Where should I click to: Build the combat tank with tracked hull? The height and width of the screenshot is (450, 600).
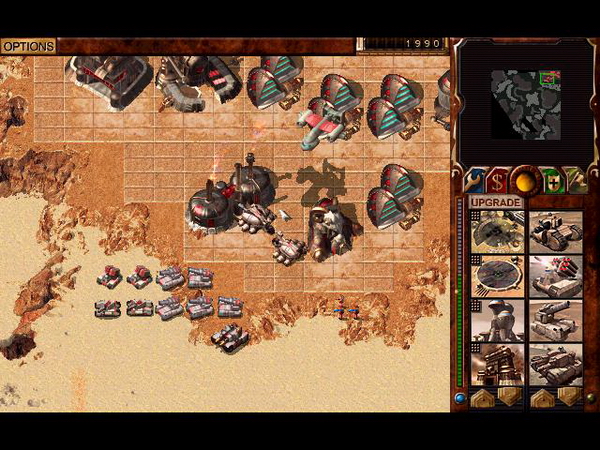click(555, 232)
